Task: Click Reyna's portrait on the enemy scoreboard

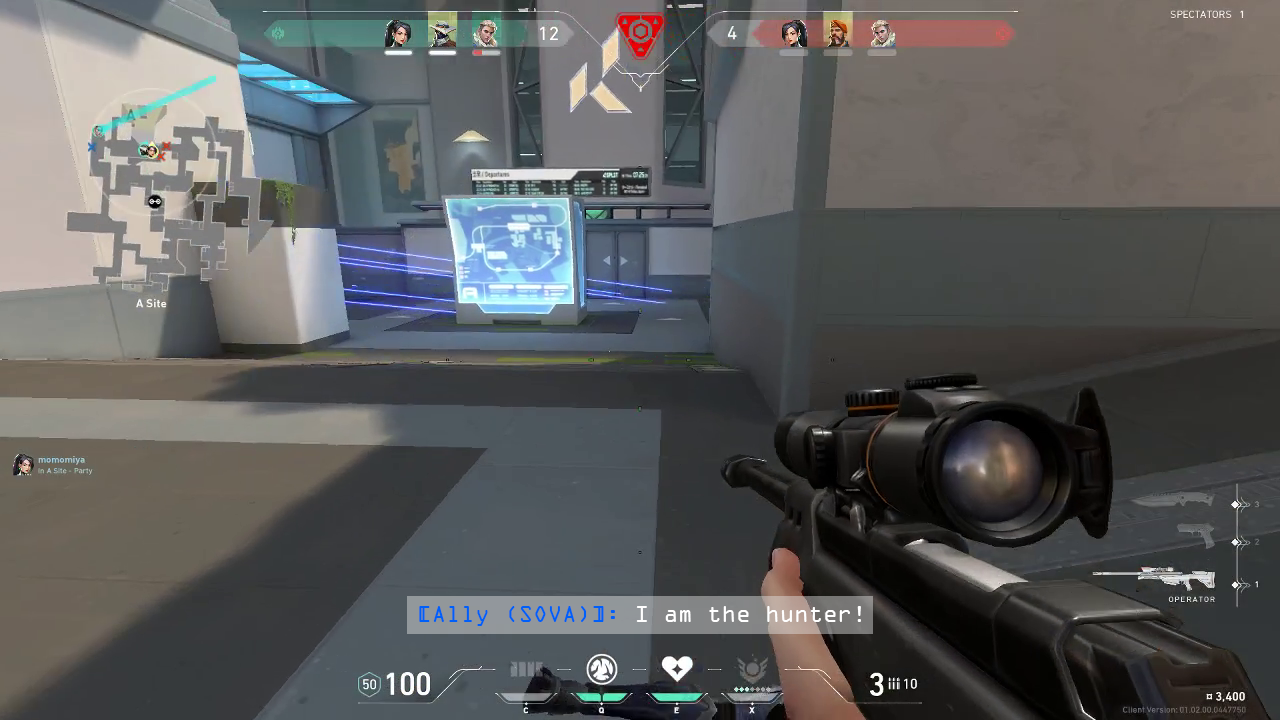Action: (791, 33)
